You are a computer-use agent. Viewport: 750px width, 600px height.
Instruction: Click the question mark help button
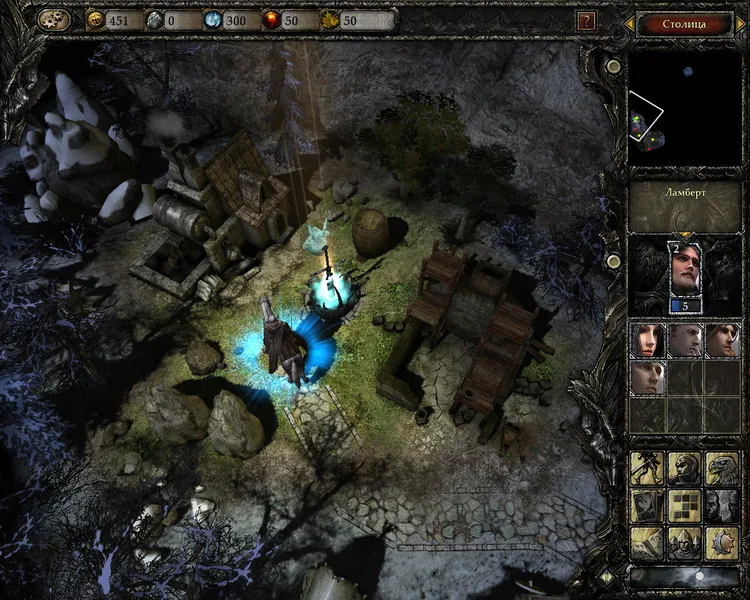(587, 21)
